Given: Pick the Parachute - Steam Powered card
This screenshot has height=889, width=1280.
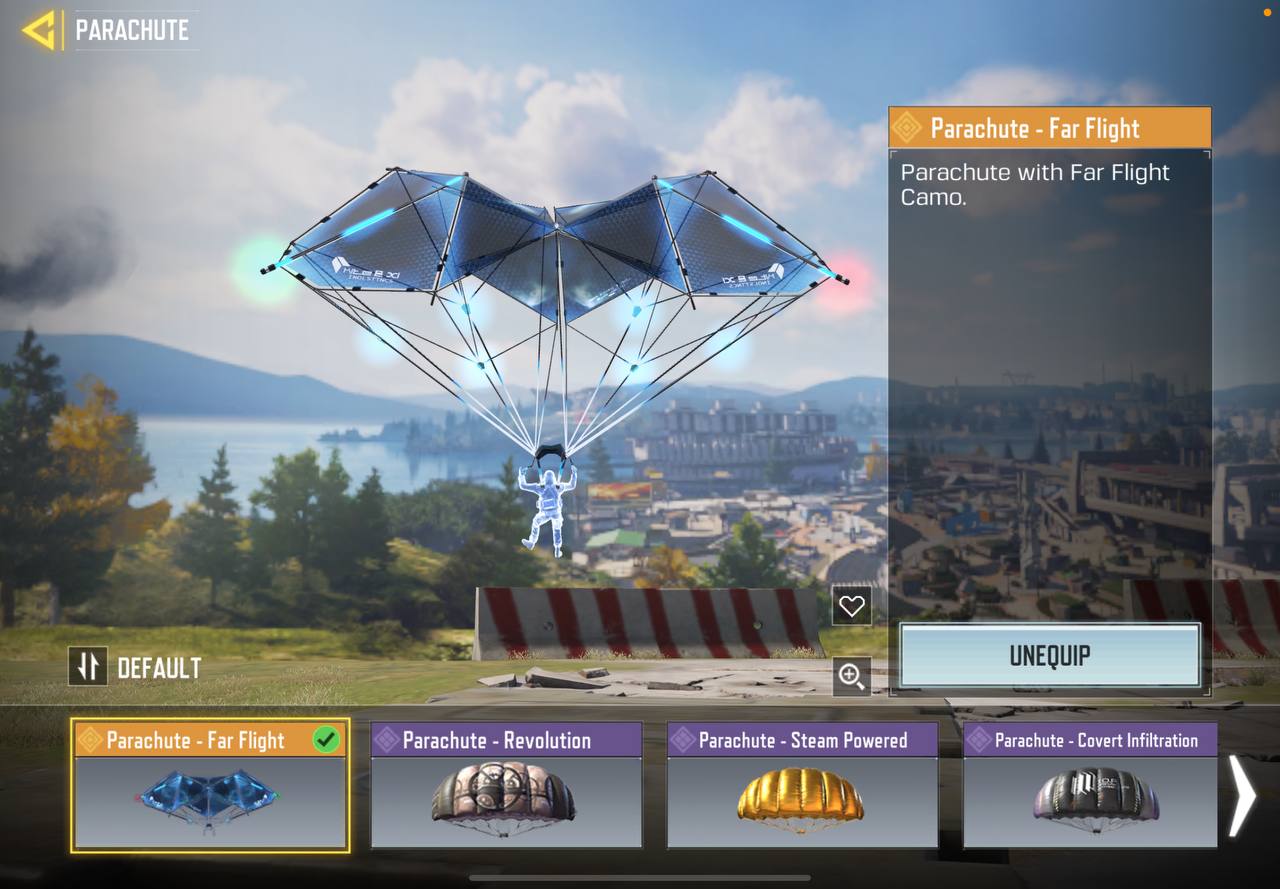Looking at the screenshot, I should pos(802,787).
